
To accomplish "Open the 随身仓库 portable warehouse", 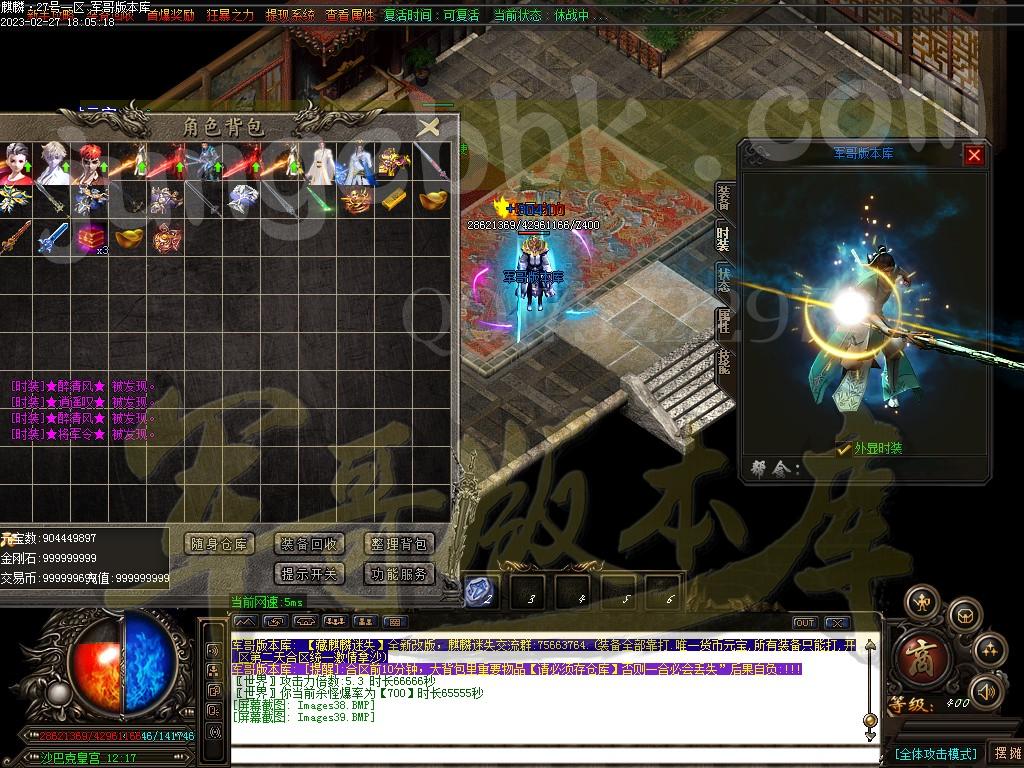I will (220, 544).
